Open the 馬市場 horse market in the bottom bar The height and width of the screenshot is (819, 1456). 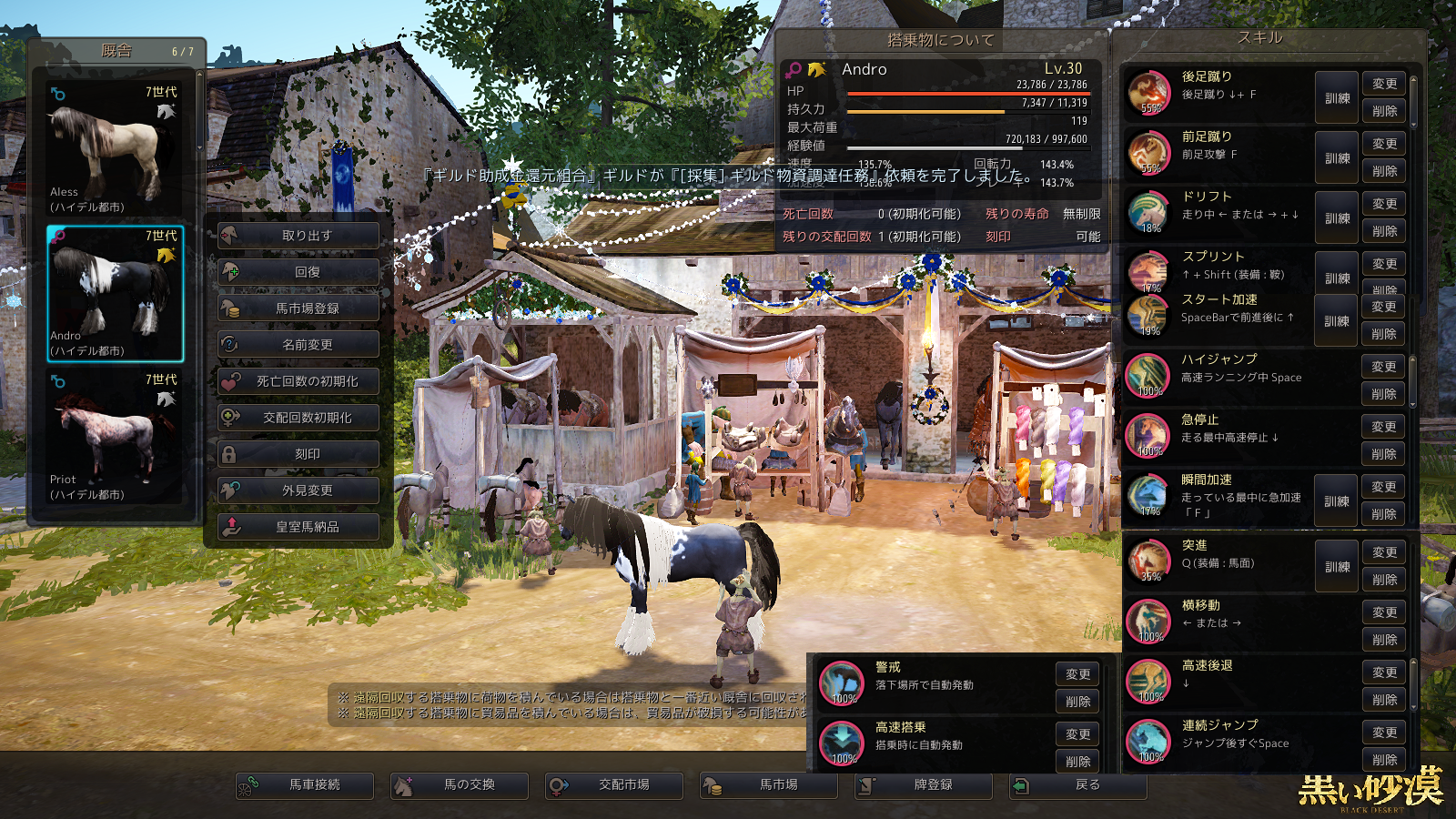pyautogui.click(x=769, y=785)
